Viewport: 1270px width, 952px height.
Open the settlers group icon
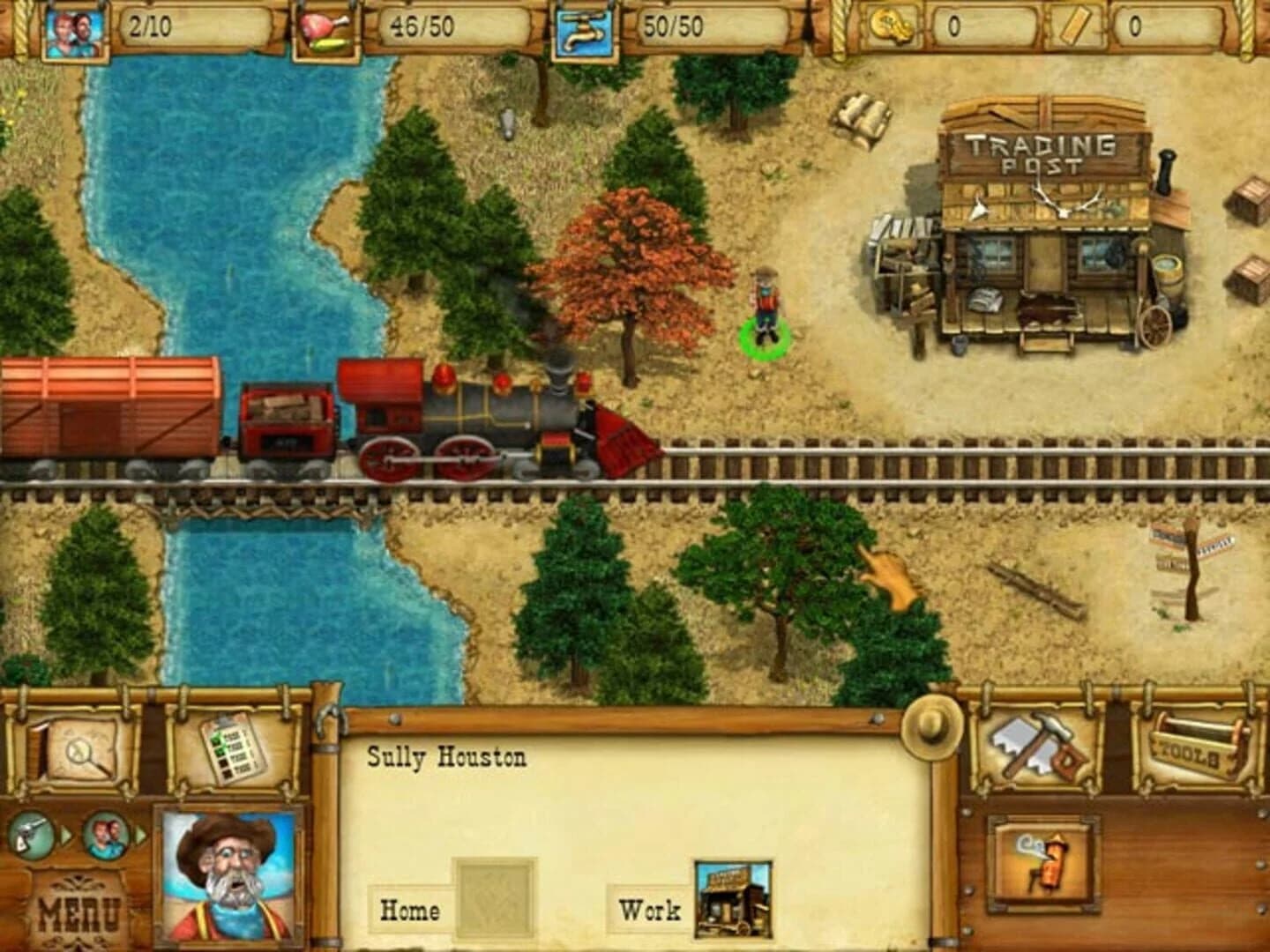coord(107,835)
